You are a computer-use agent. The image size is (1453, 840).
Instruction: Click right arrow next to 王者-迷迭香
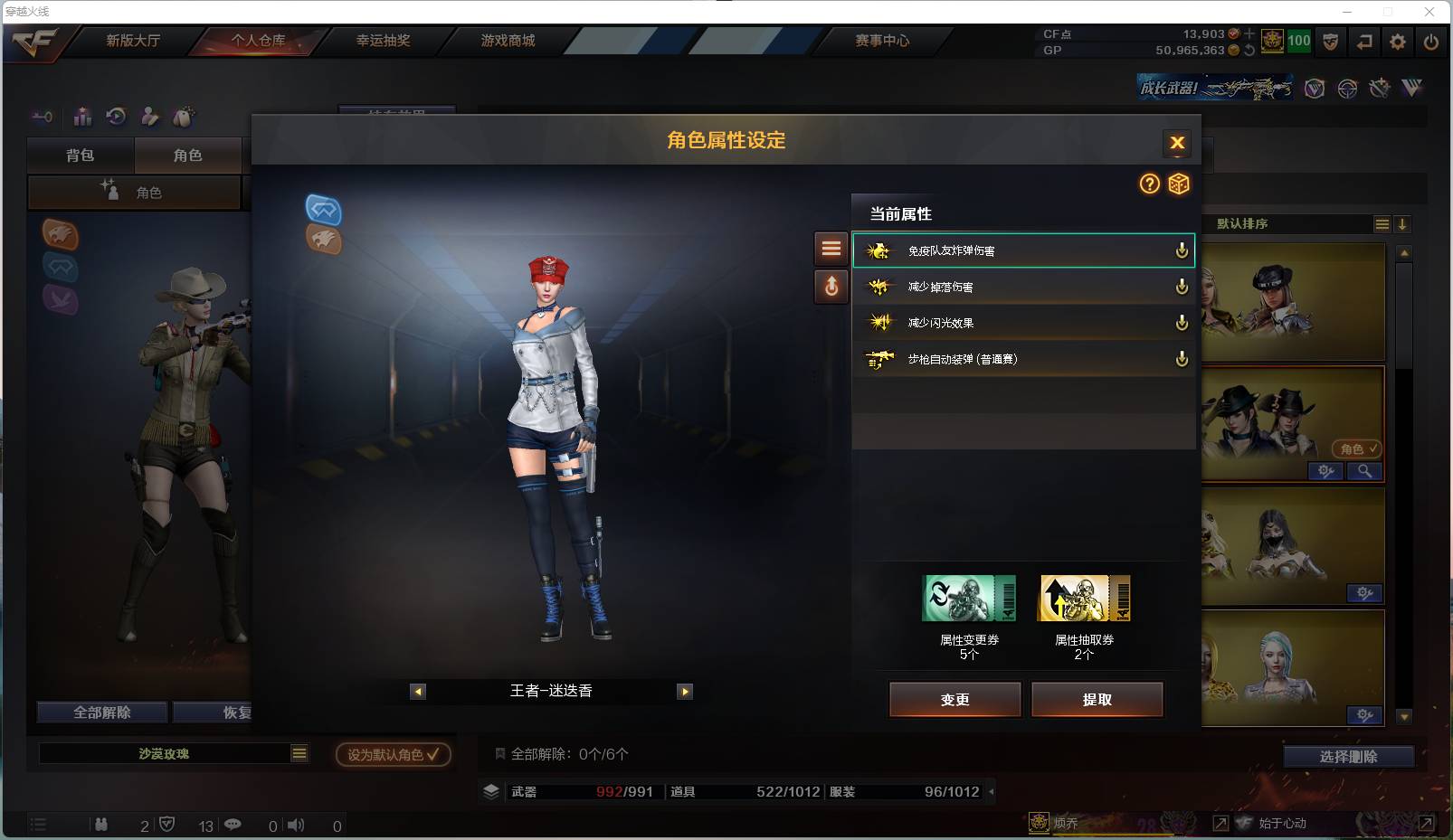[x=685, y=691]
